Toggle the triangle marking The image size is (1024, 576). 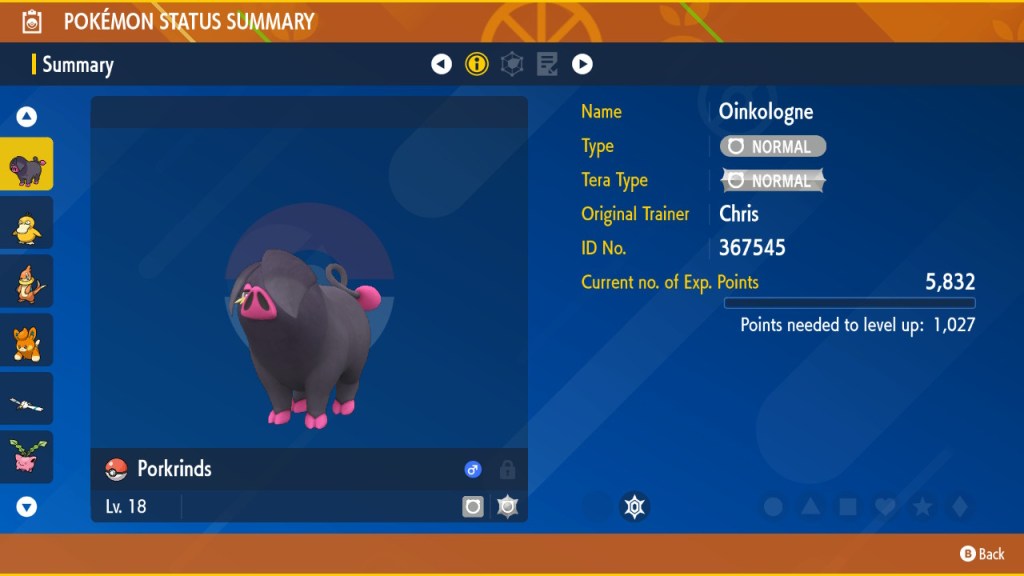[810, 507]
